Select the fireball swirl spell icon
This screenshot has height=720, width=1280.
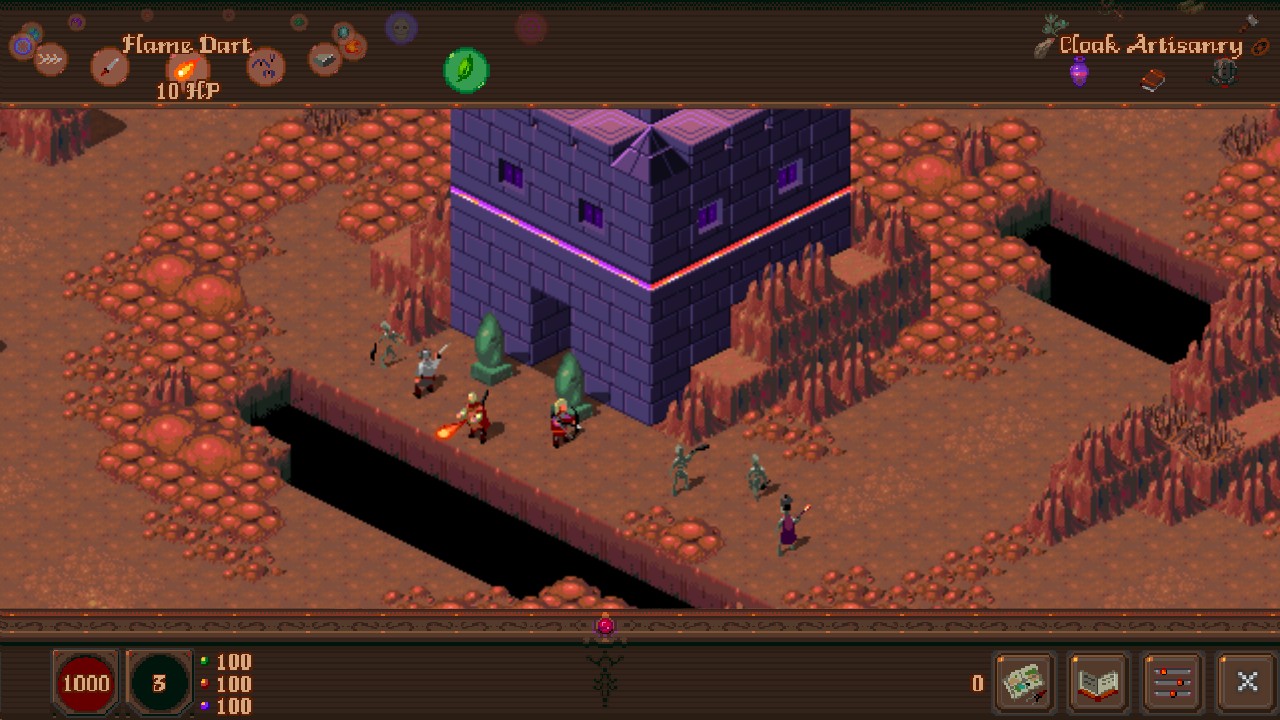(x=352, y=49)
